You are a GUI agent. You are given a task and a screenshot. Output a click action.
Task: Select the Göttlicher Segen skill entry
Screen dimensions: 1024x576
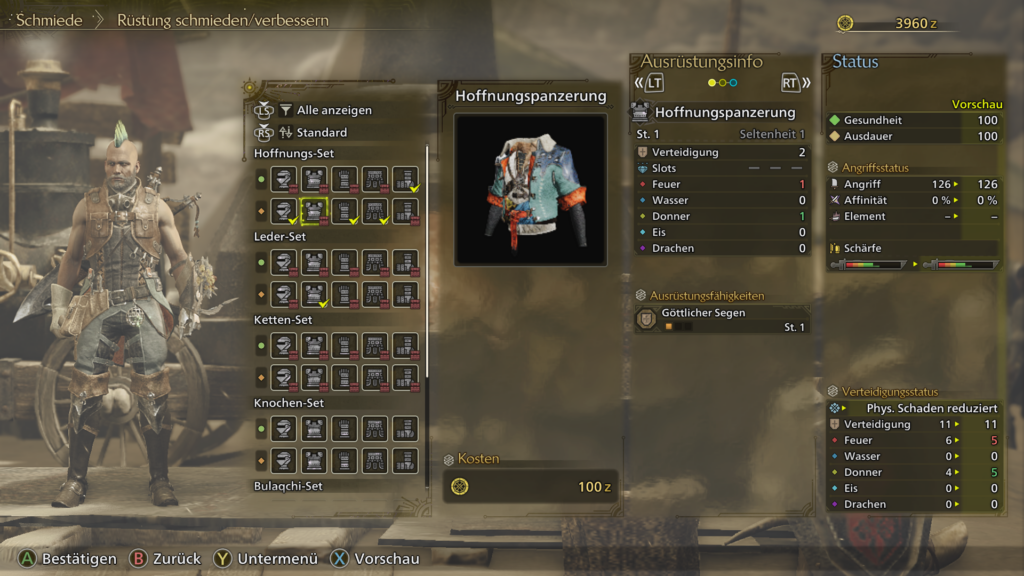[x=721, y=319]
